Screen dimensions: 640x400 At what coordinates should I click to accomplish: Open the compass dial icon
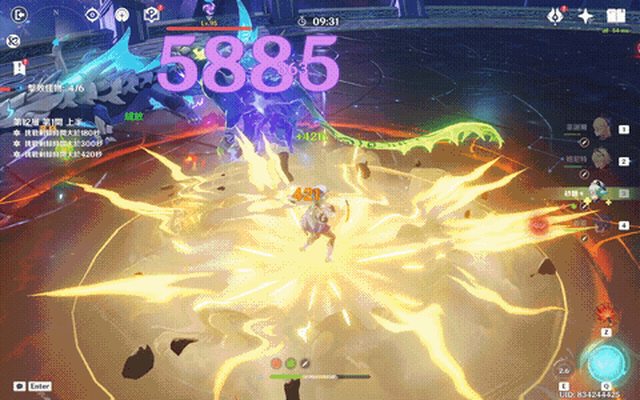122,14
